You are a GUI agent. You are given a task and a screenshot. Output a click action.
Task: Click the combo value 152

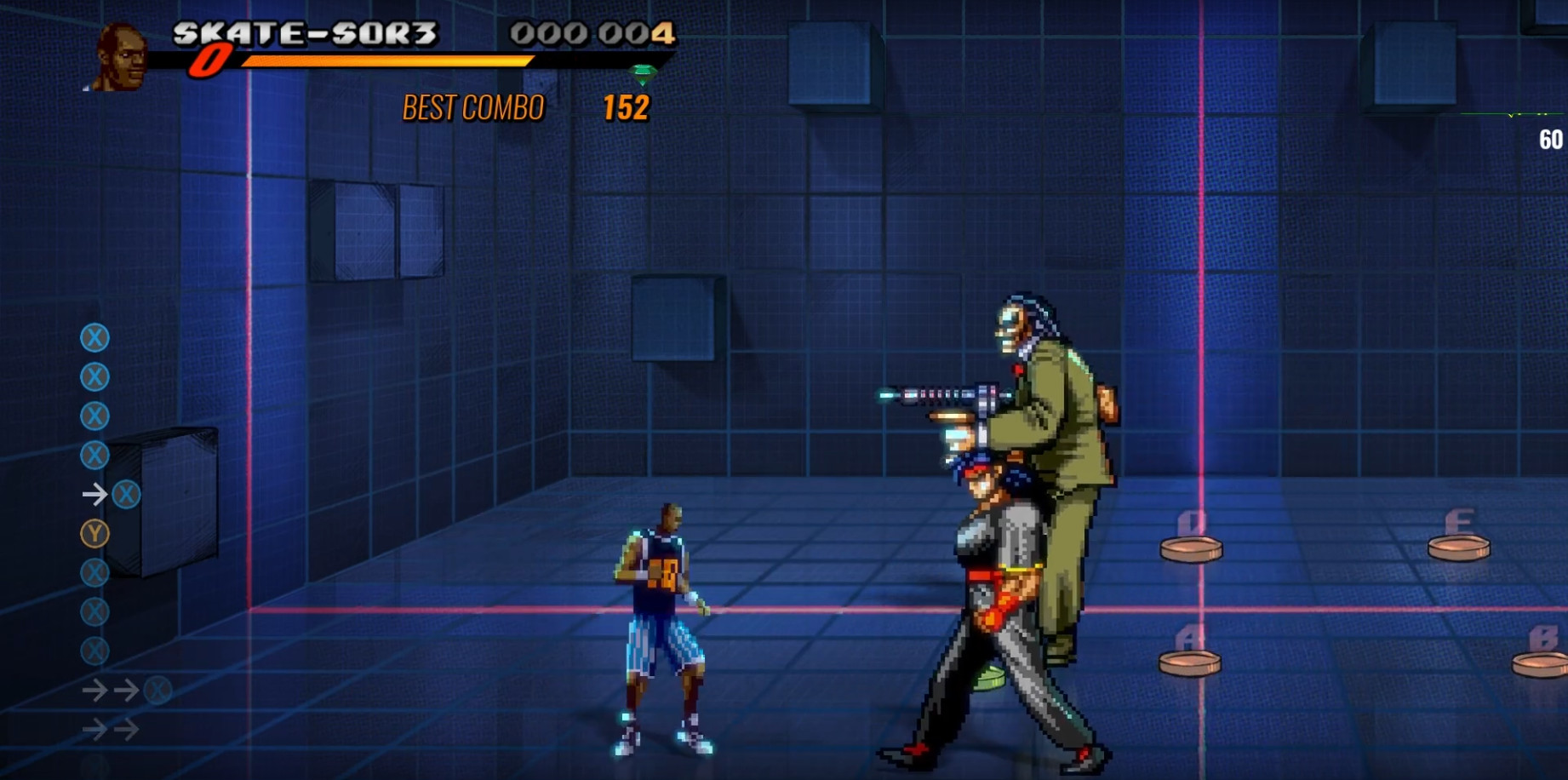click(627, 108)
